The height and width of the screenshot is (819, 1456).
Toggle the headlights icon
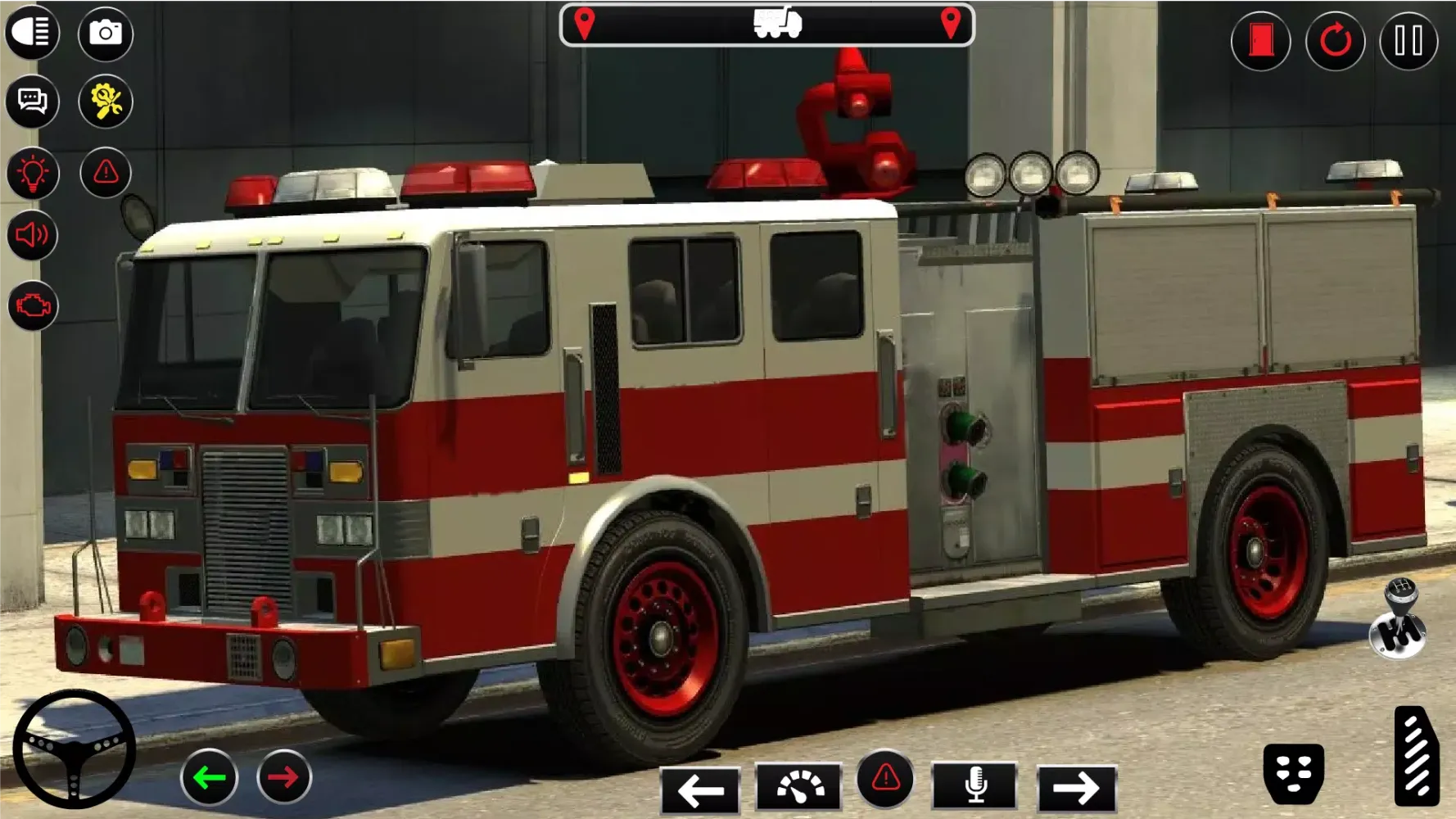(33, 33)
